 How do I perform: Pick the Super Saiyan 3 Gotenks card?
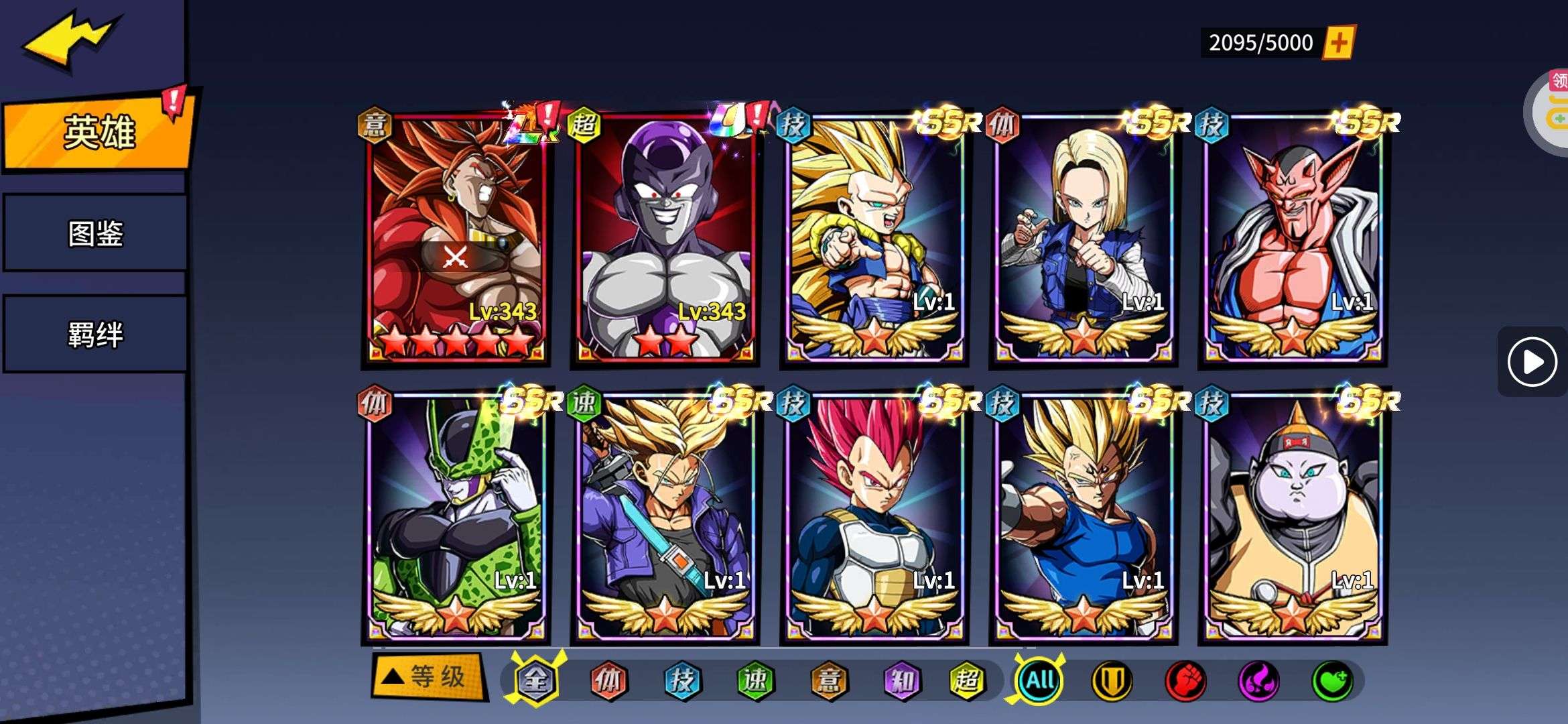pos(874,238)
